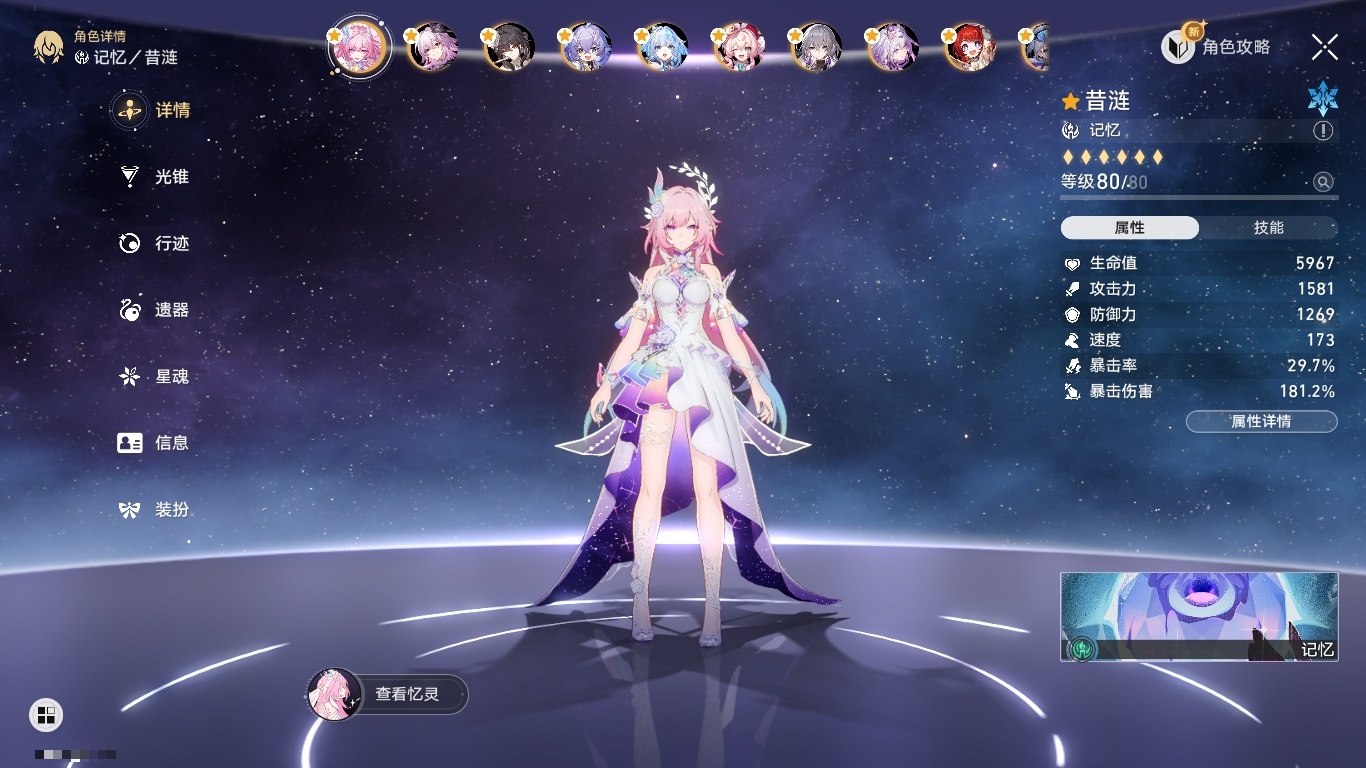Open the 记忆 path preview thumbnail
Viewport: 1366px width, 768px height.
point(1199,616)
